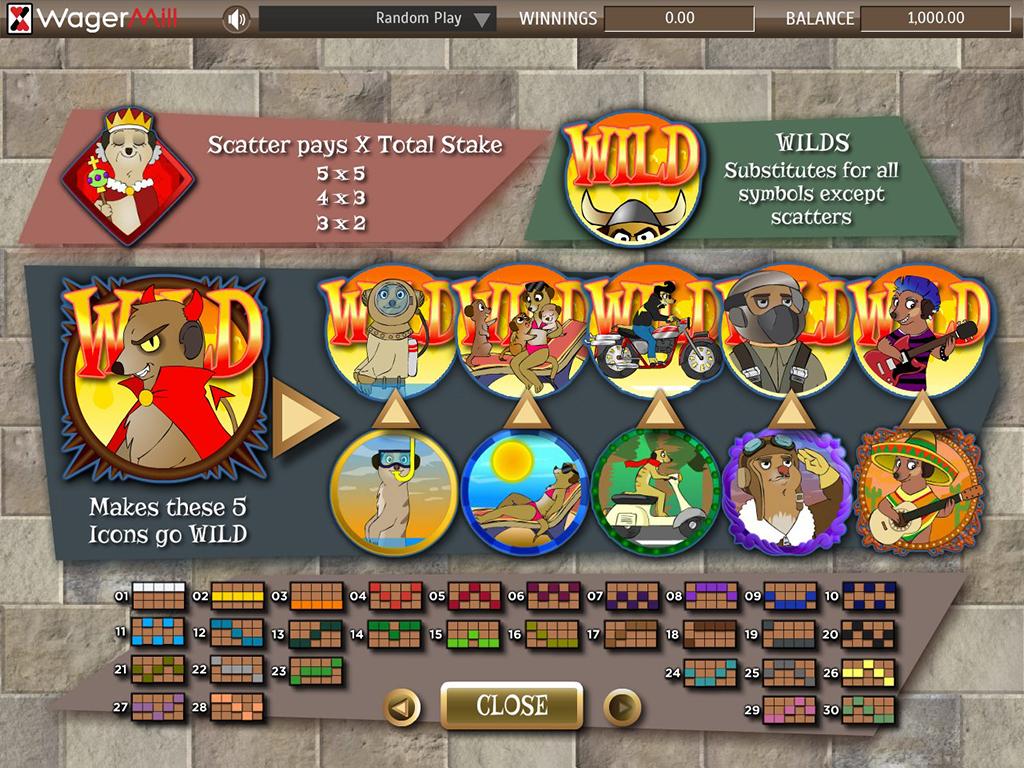This screenshot has height=768, width=1024.
Task: Click the WagerMill logo
Action: (x=94, y=18)
